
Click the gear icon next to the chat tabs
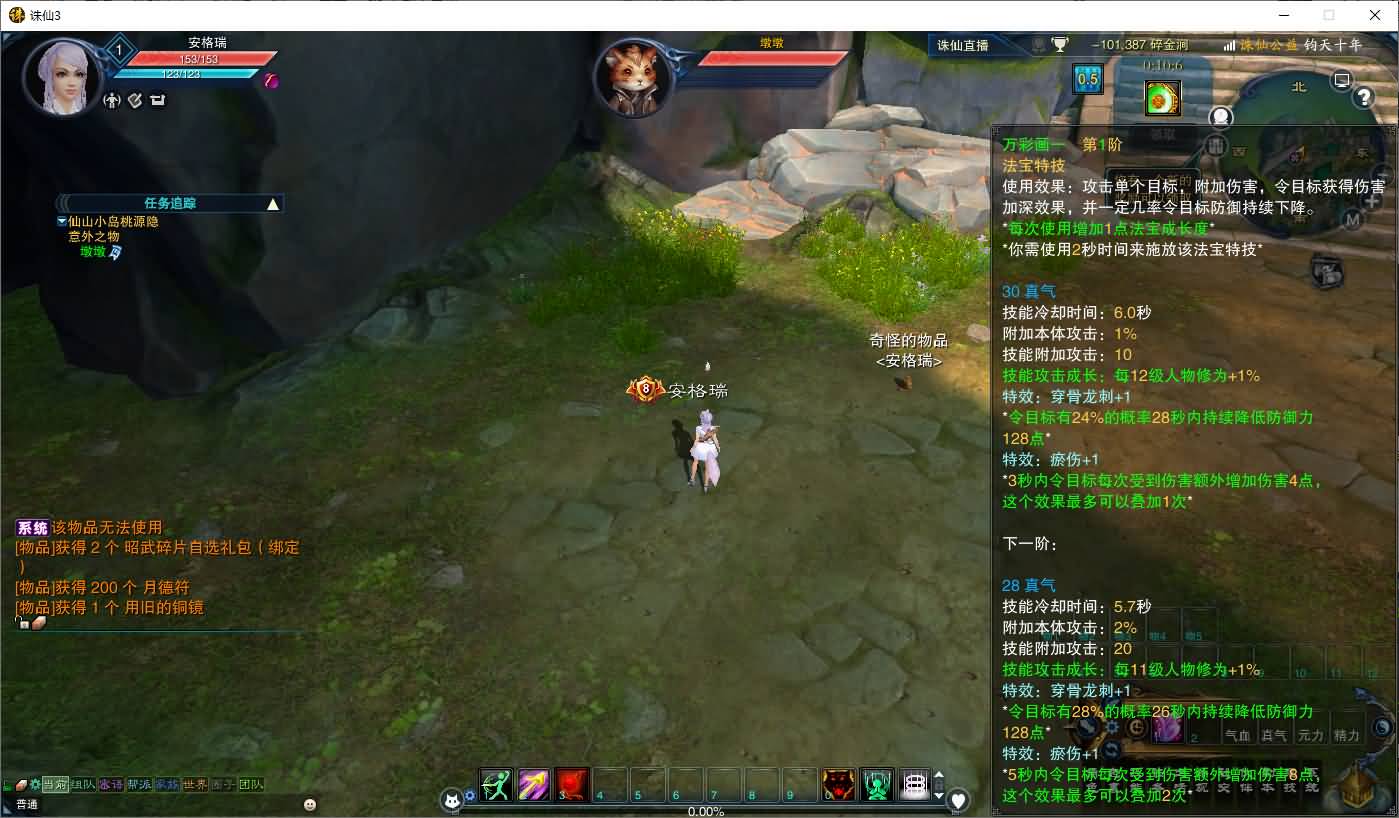pyautogui.click(x=35, y=784)
